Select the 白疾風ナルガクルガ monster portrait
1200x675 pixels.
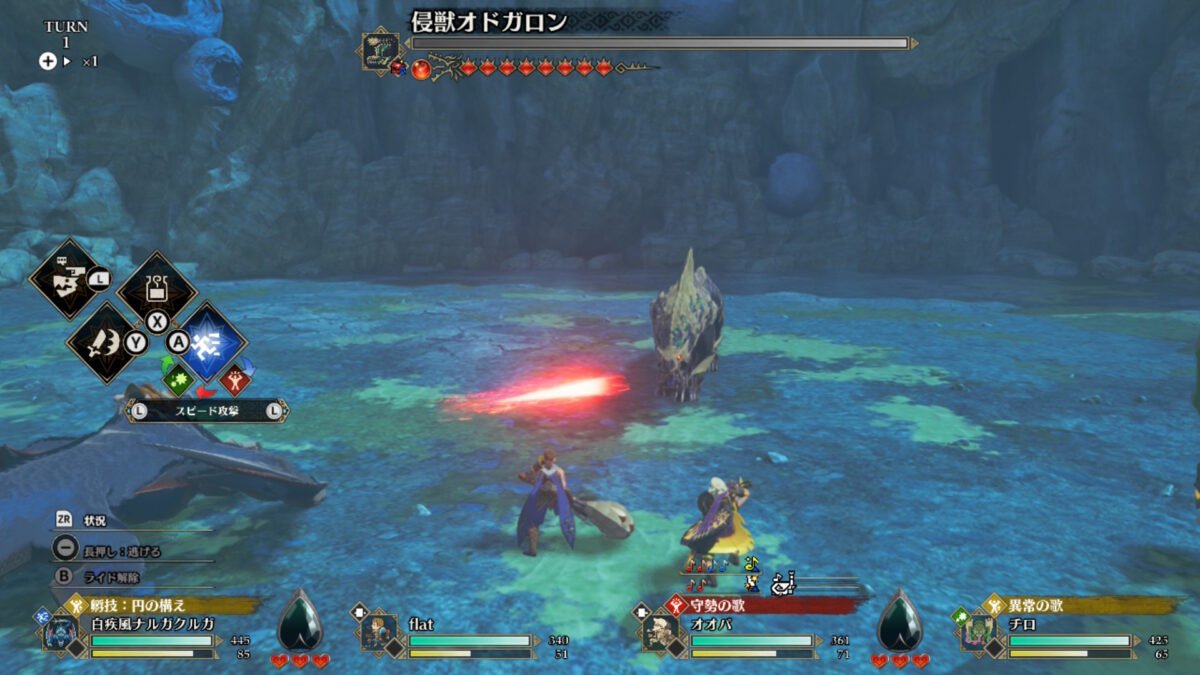coord(61,633)
